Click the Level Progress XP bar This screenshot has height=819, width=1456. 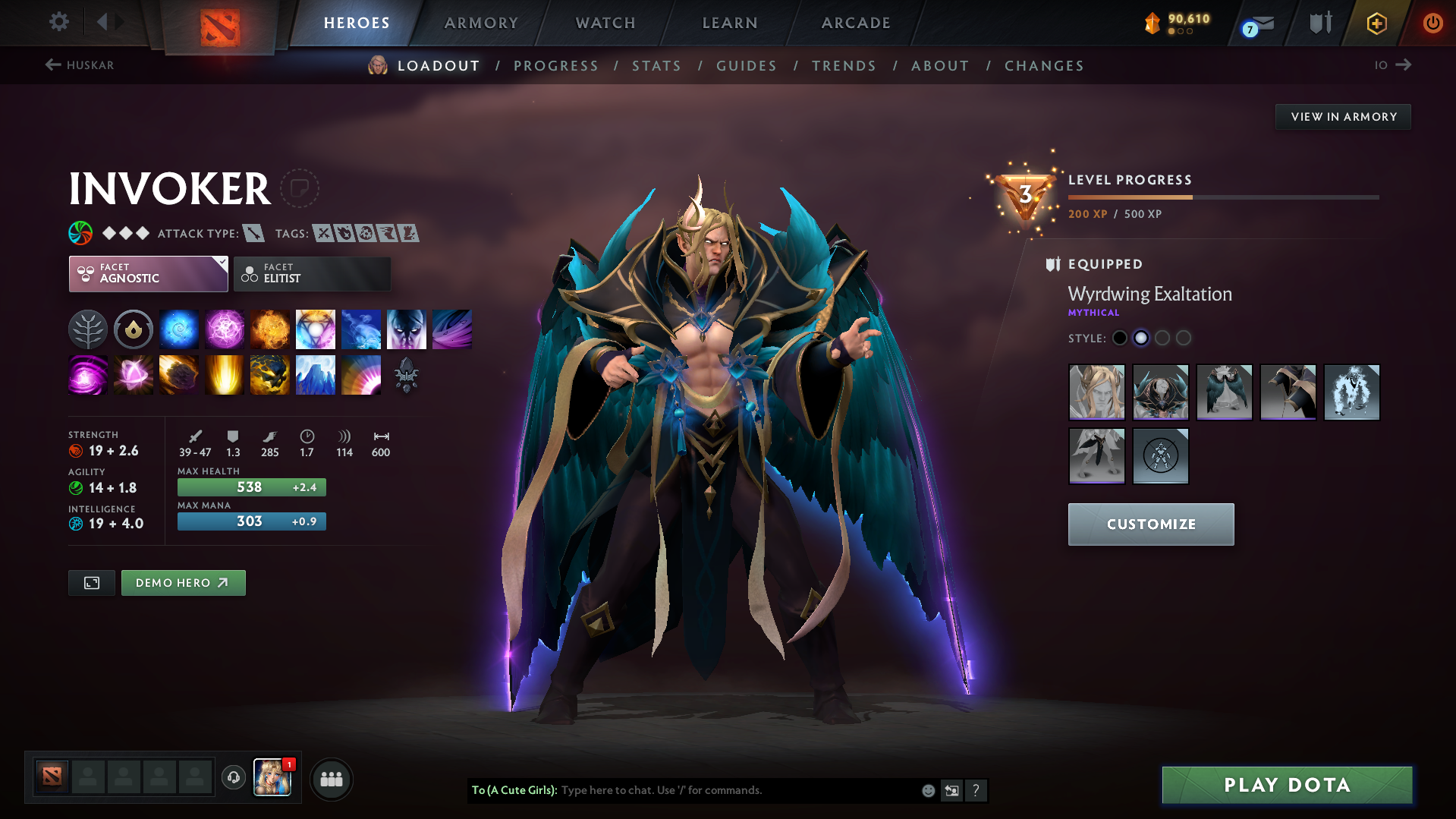[x=1223, y=197]
